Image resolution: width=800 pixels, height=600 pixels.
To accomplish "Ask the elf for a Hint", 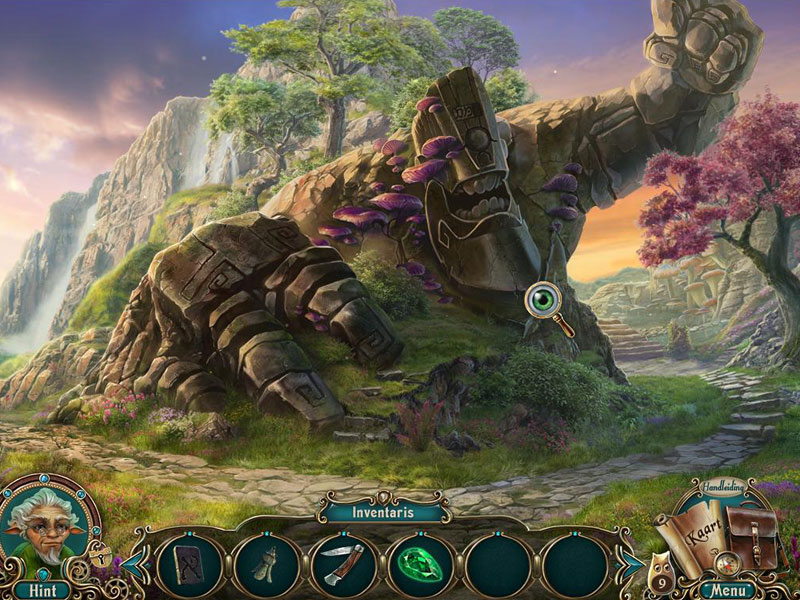I will tap(42, 590).
